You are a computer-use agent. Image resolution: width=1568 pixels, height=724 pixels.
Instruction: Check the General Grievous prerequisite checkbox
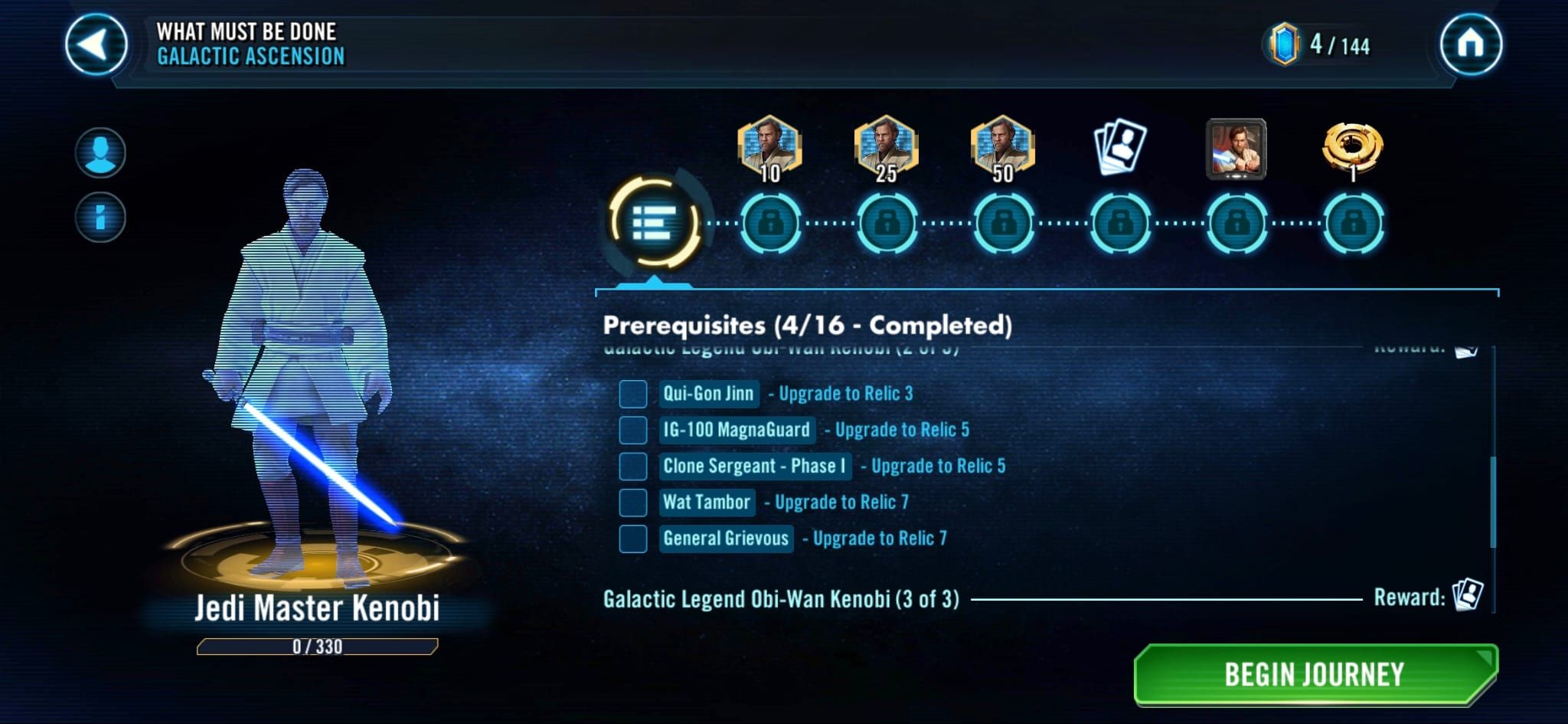[633, 539]
